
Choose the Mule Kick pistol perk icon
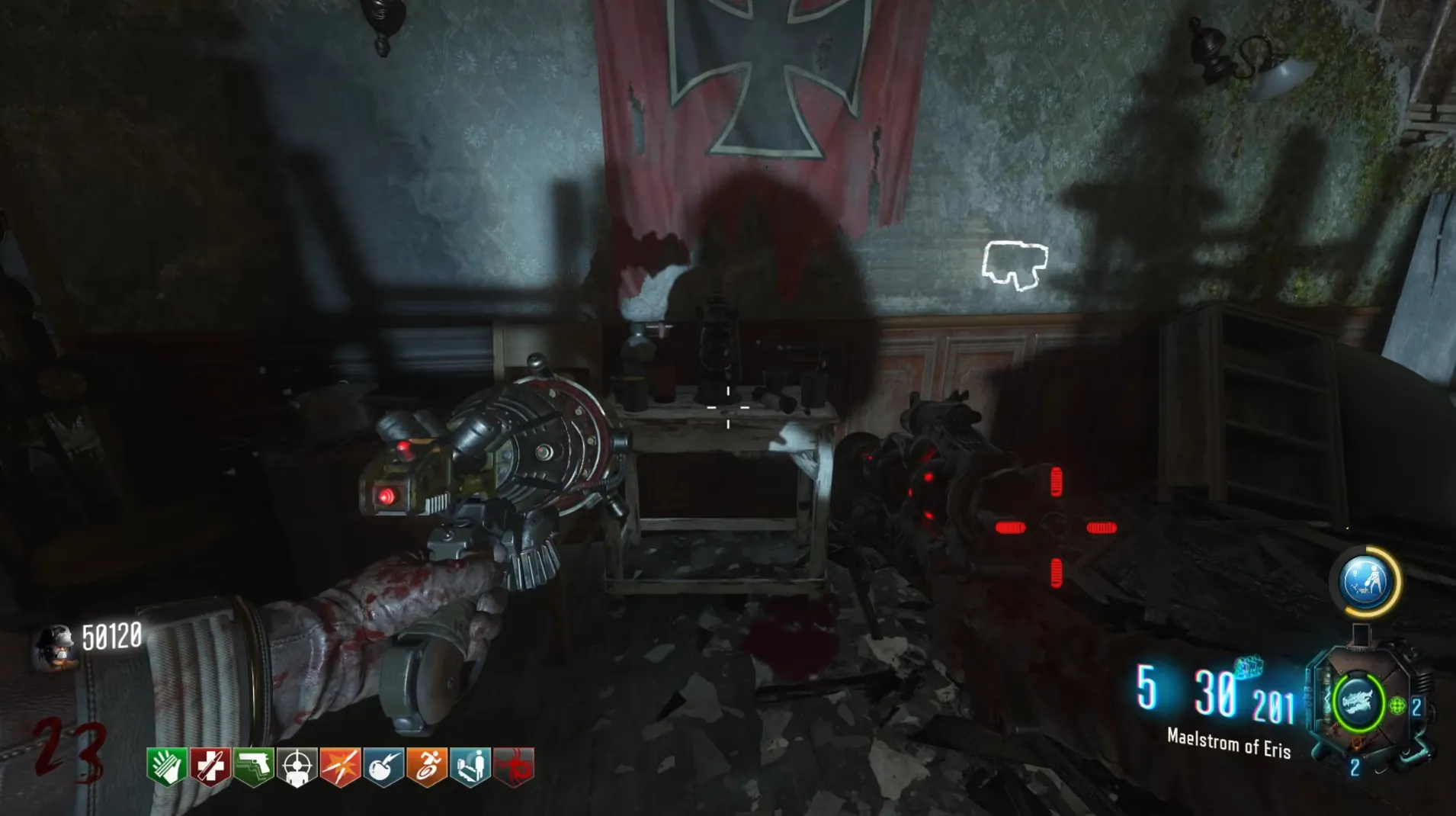pos(254,766)
